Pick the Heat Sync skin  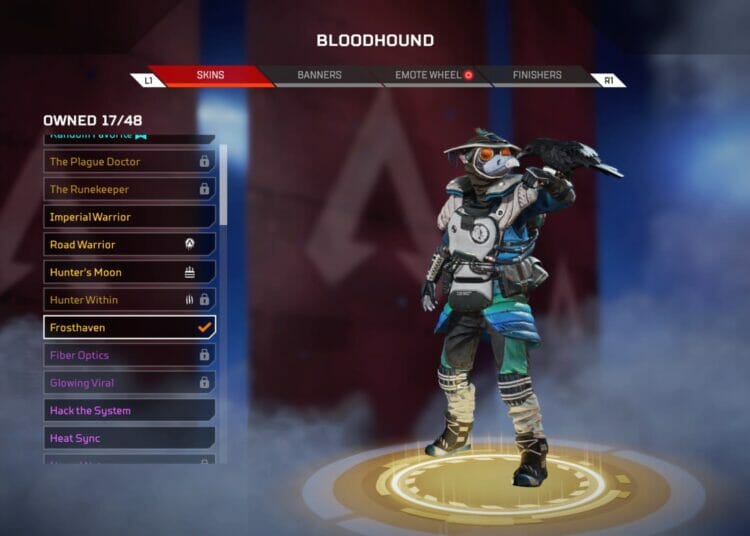[129, 438]
